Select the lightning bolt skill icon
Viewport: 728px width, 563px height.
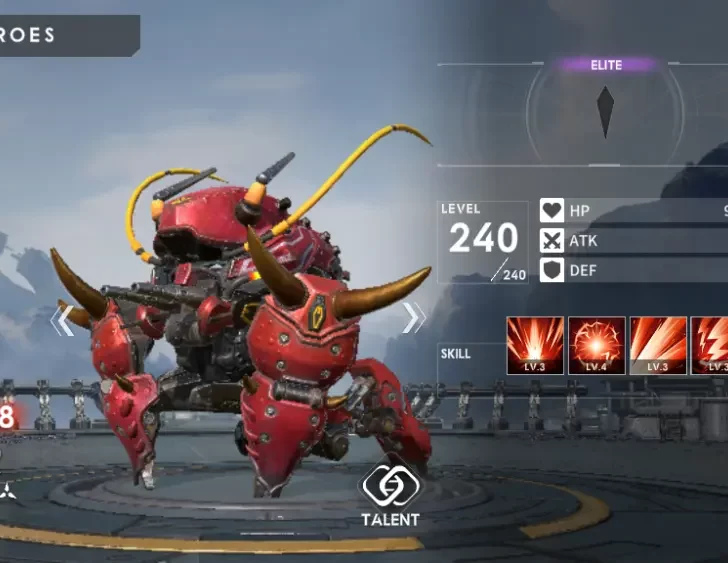[x=712, y=346]
